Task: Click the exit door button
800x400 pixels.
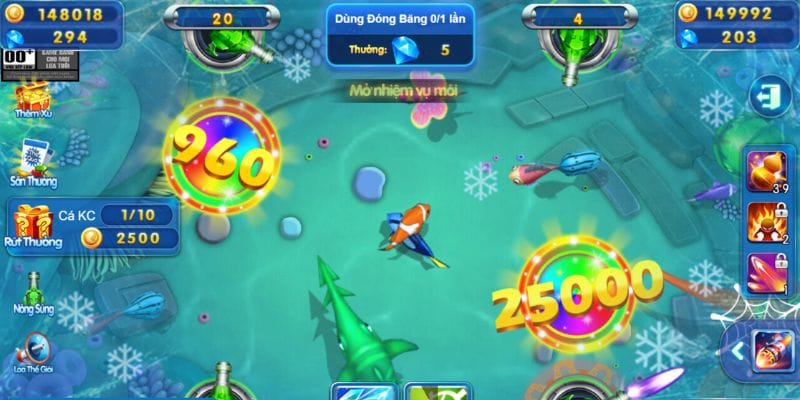Action: 769,98
